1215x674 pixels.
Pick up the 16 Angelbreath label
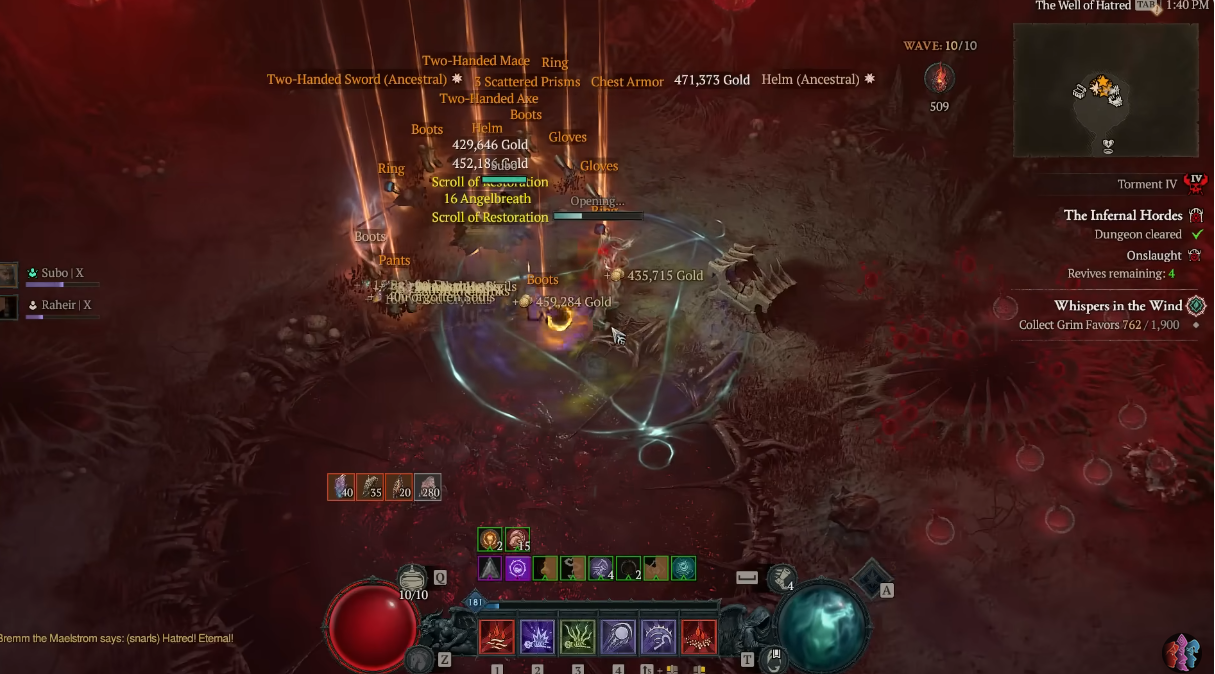(x=487, y=199)
